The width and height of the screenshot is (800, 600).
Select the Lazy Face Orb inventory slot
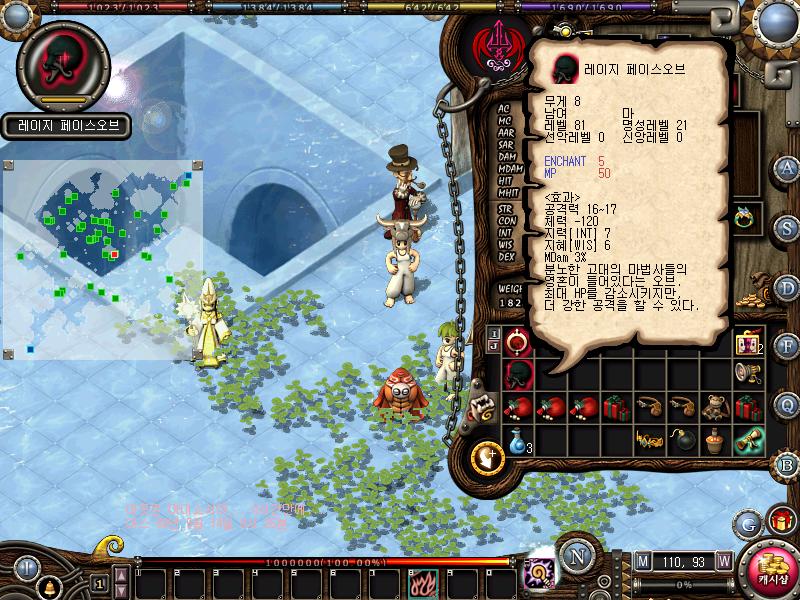[x=517, y=373]
